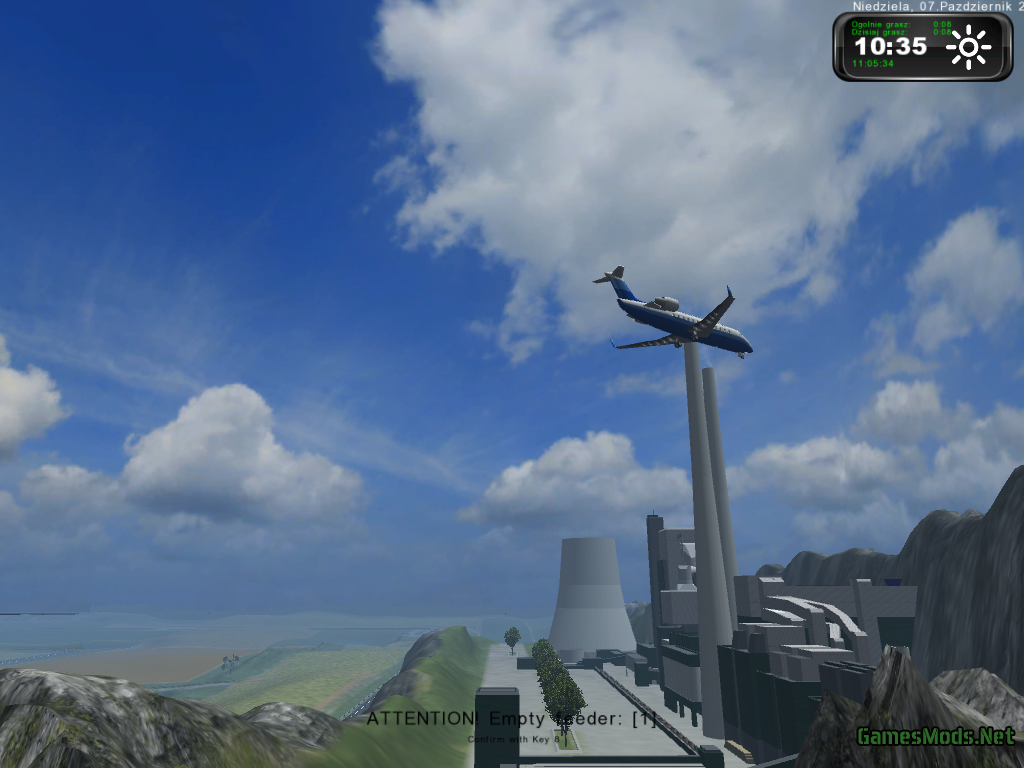This screenshot has width=1024, height=768.
Task: Click the sun weather icon
Action: (x=968, y=47)
